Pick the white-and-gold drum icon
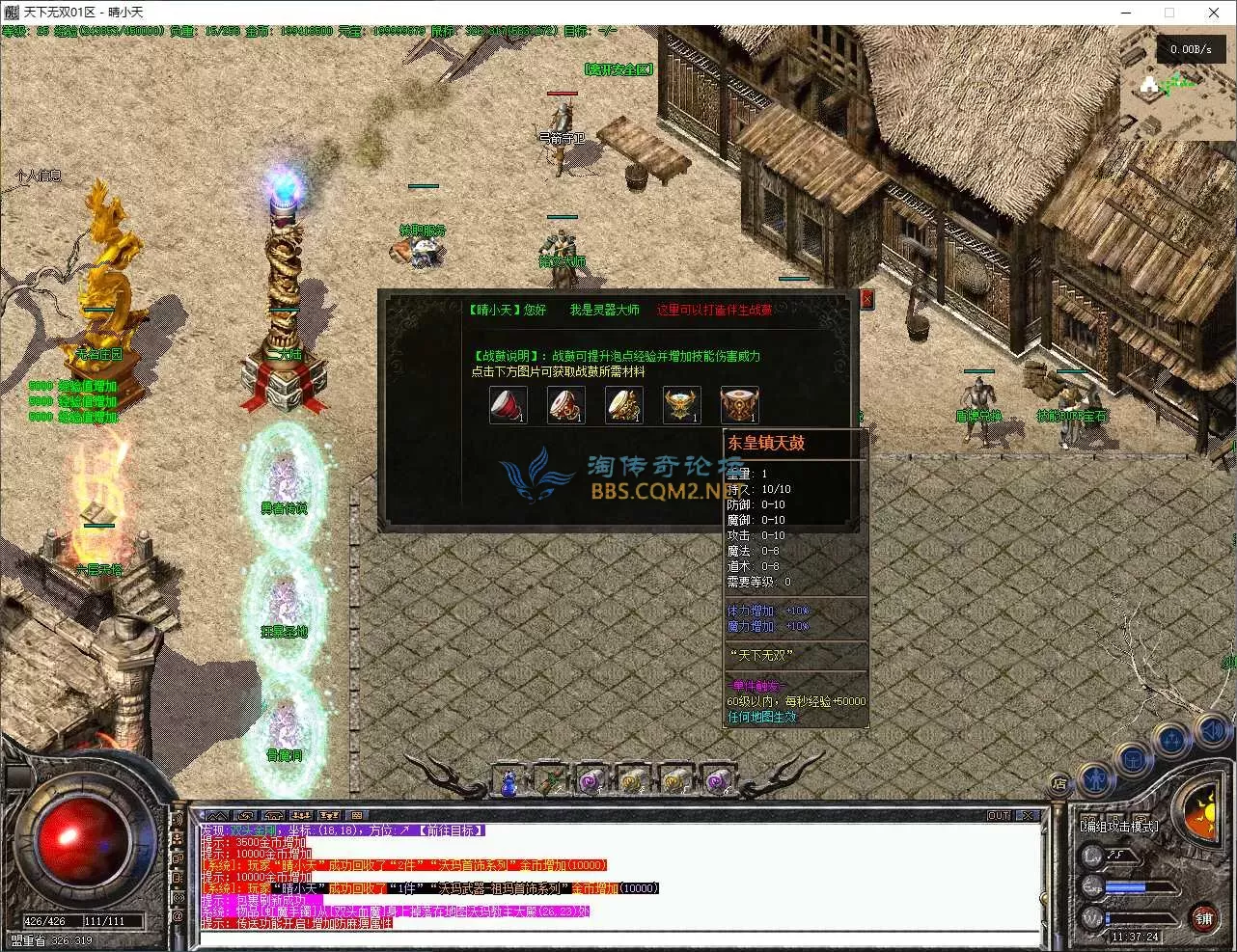This screenshot has width=1237, height=952. click(623, 405)
